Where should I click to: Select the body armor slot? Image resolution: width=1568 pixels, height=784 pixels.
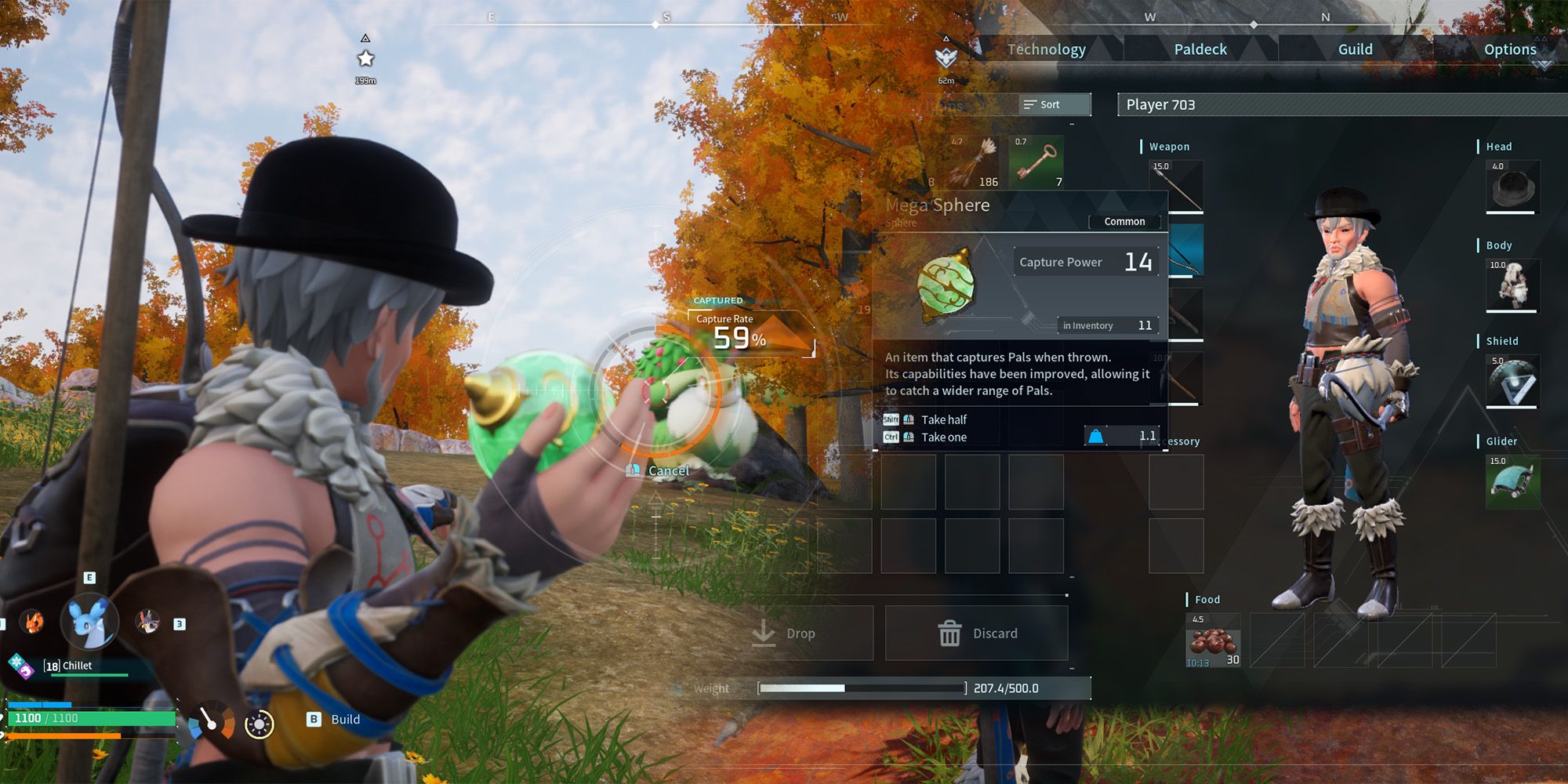coord(1512,285)
